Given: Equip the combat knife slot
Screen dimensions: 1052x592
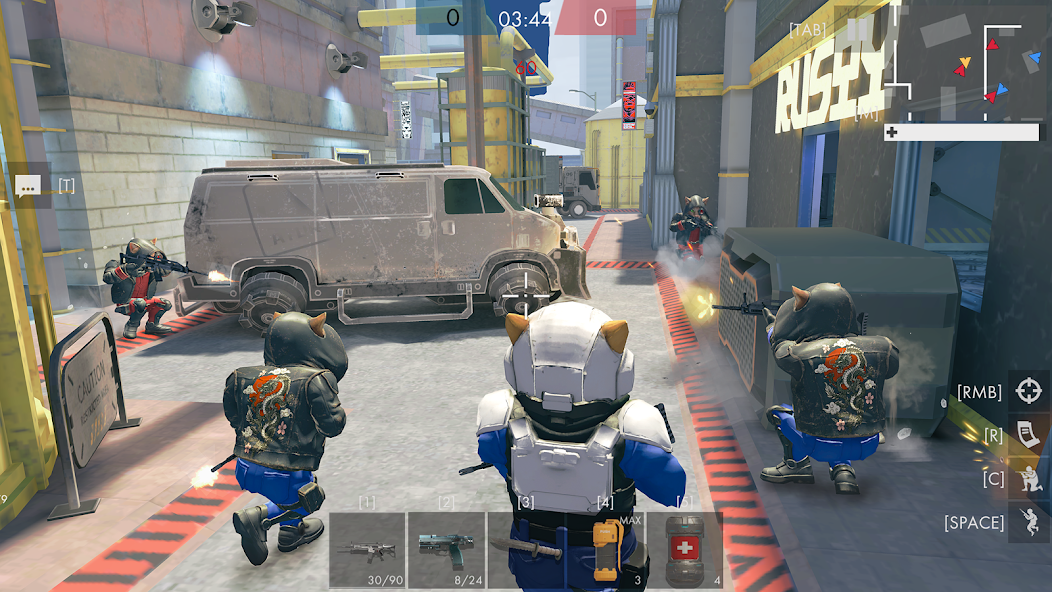Looking at the screenshot, I should [x=525, y=549].
